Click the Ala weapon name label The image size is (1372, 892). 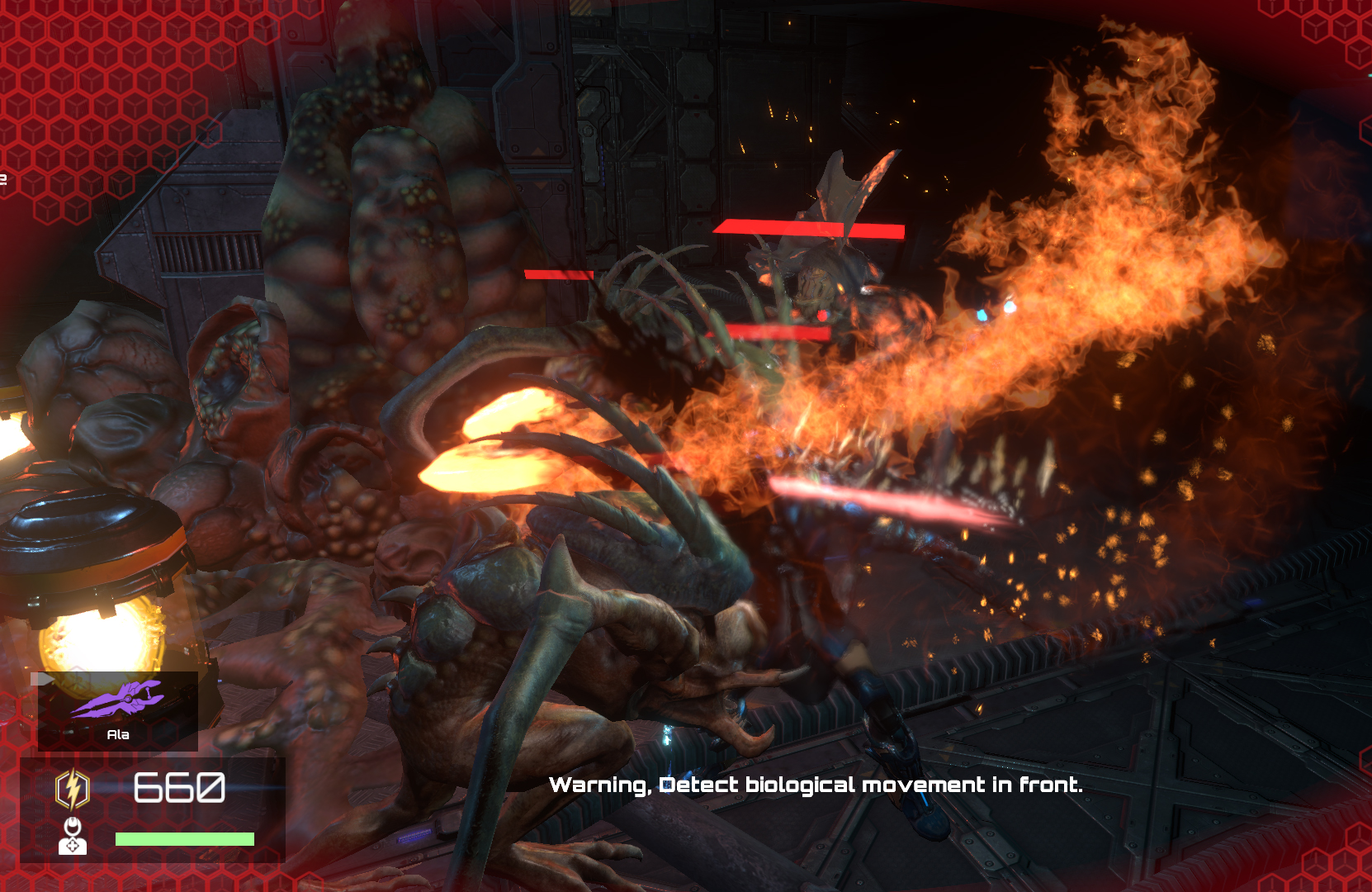[x=119, y=734]
